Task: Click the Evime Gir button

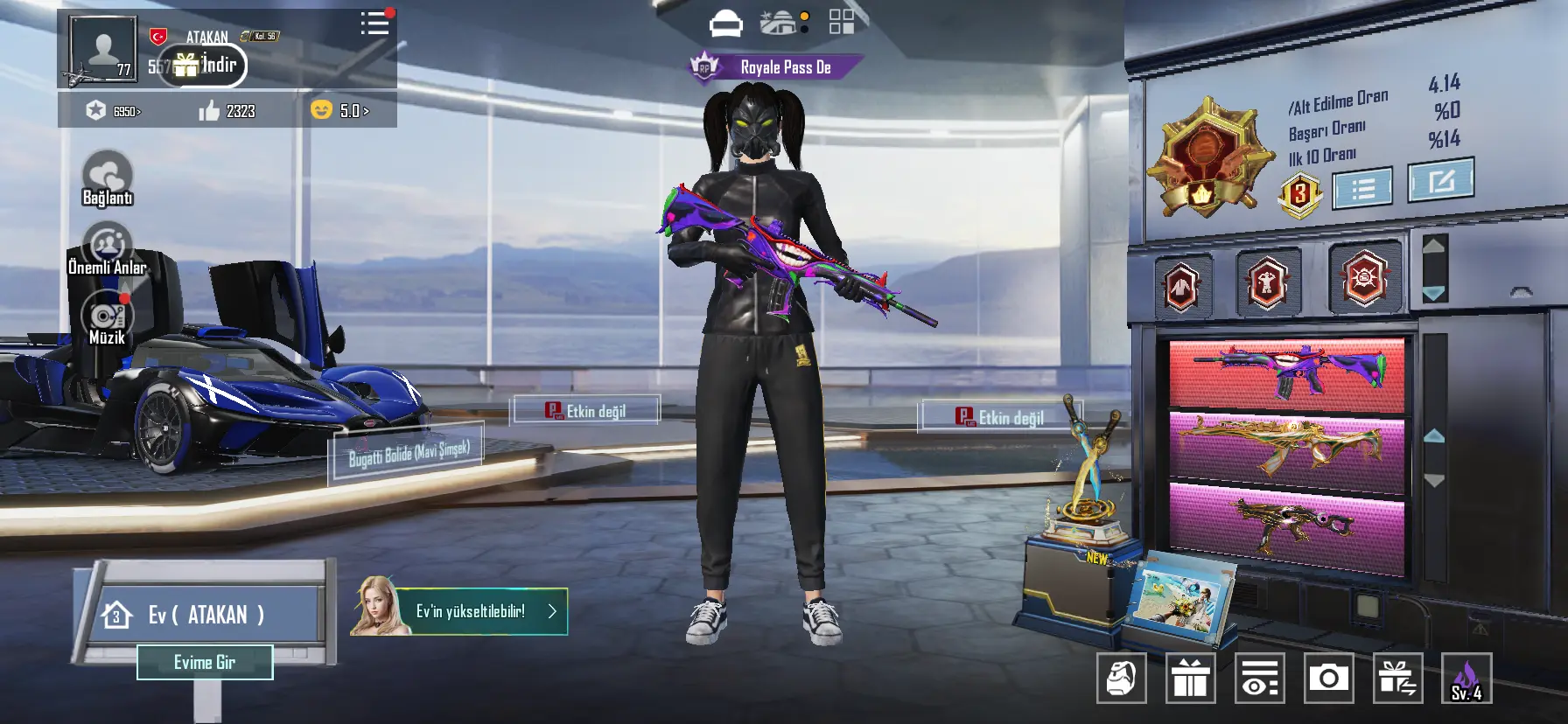Action: click(x=205, y=663)
